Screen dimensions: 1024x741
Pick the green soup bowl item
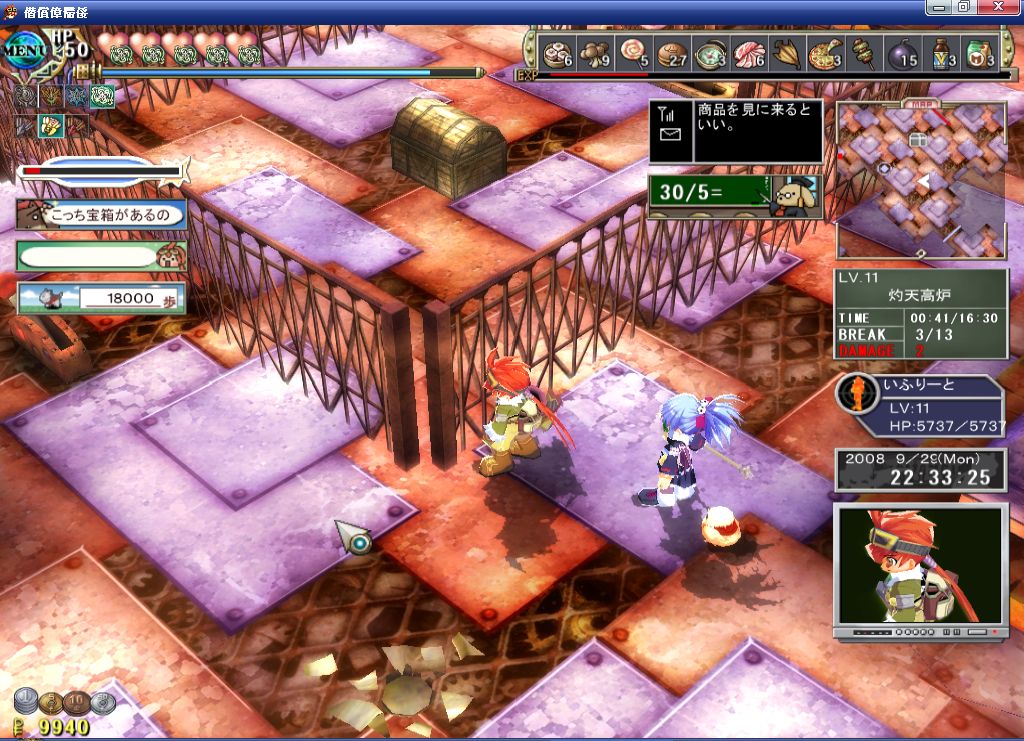click(x=711, y=52)
